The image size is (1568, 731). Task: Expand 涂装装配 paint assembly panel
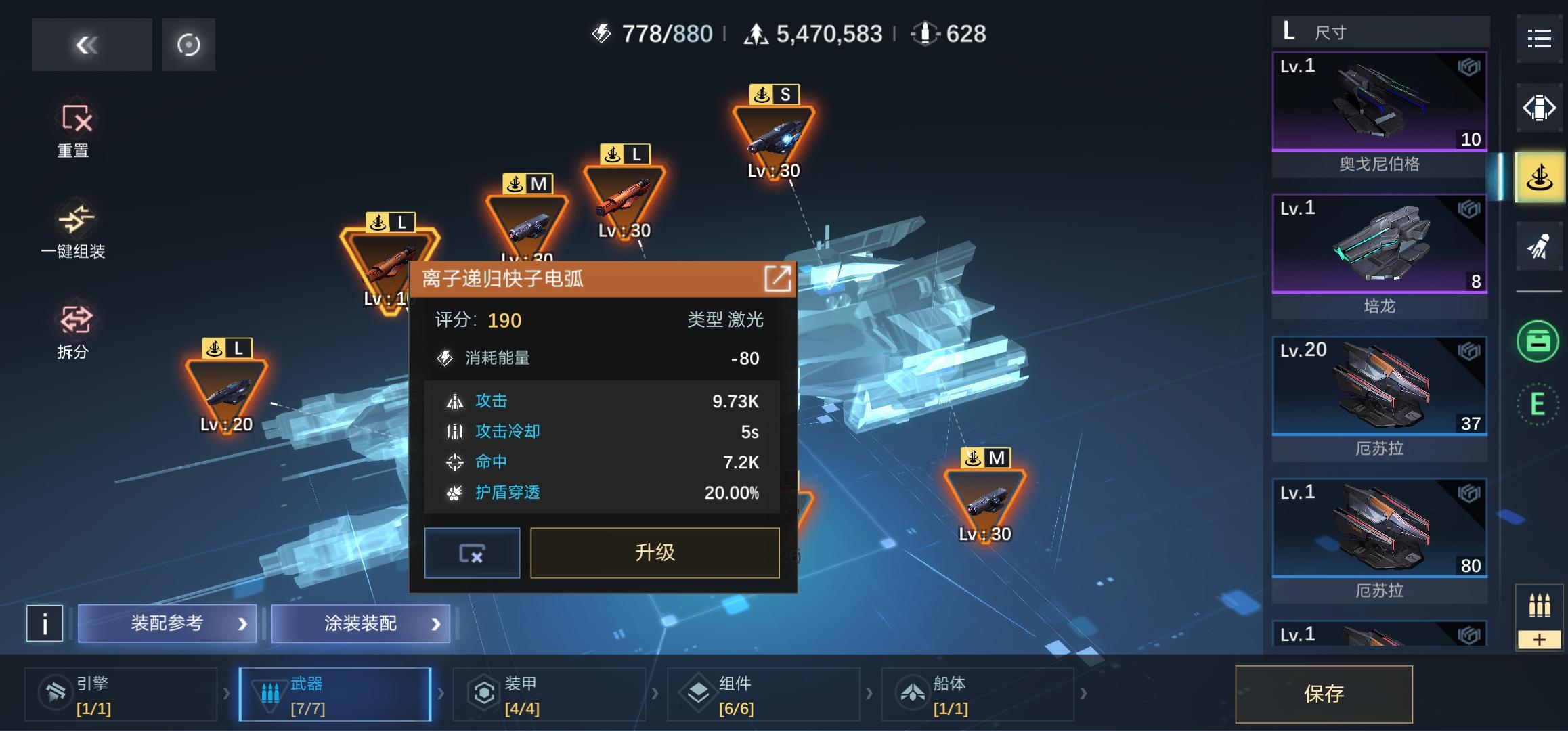360,623
